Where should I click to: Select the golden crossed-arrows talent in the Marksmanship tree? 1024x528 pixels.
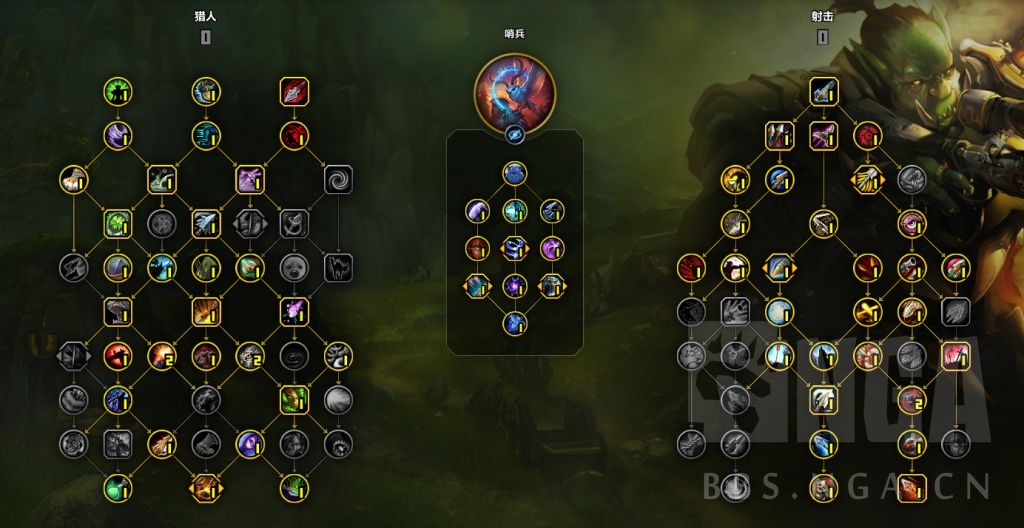click(866, 180)
